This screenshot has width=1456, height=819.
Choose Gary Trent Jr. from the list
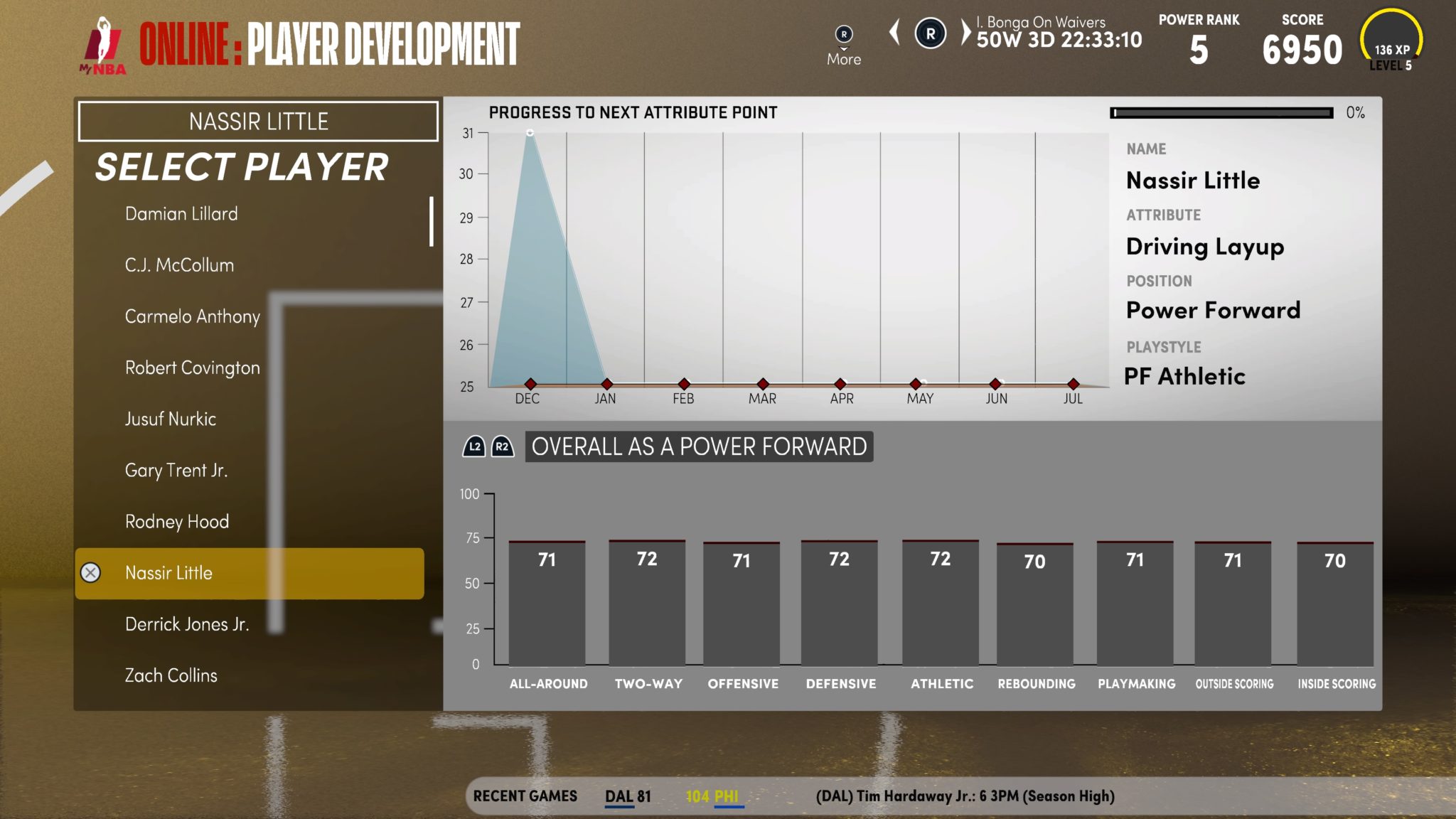176,470
